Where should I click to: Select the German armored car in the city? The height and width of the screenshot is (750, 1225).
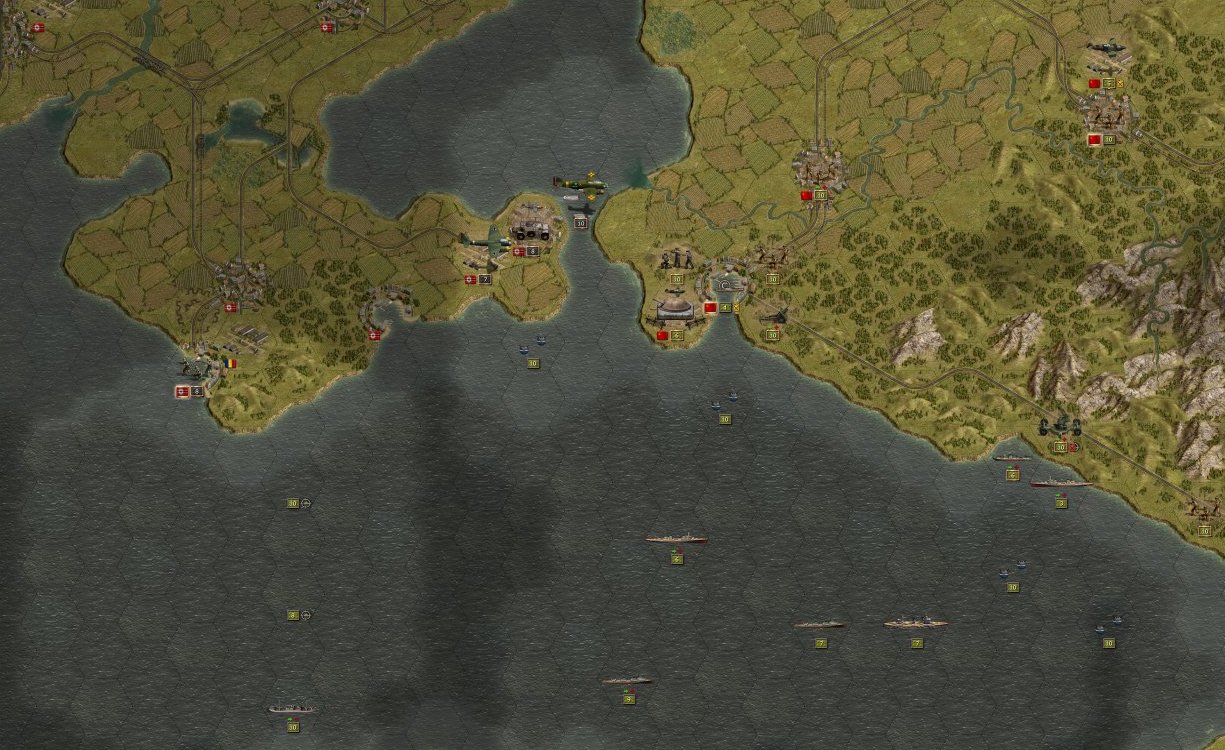(x=530, y=231)
